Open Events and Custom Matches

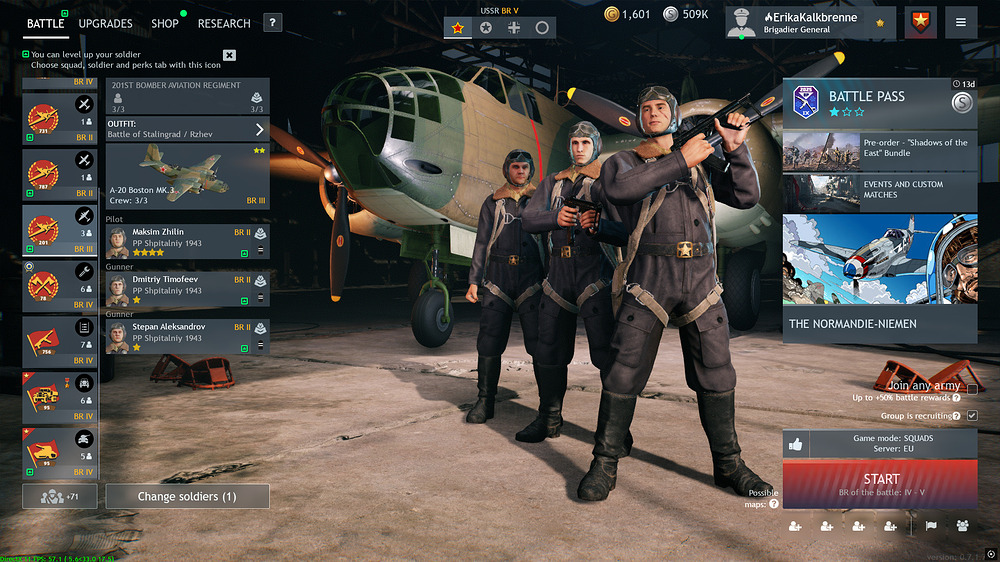(x=879, y=190)
